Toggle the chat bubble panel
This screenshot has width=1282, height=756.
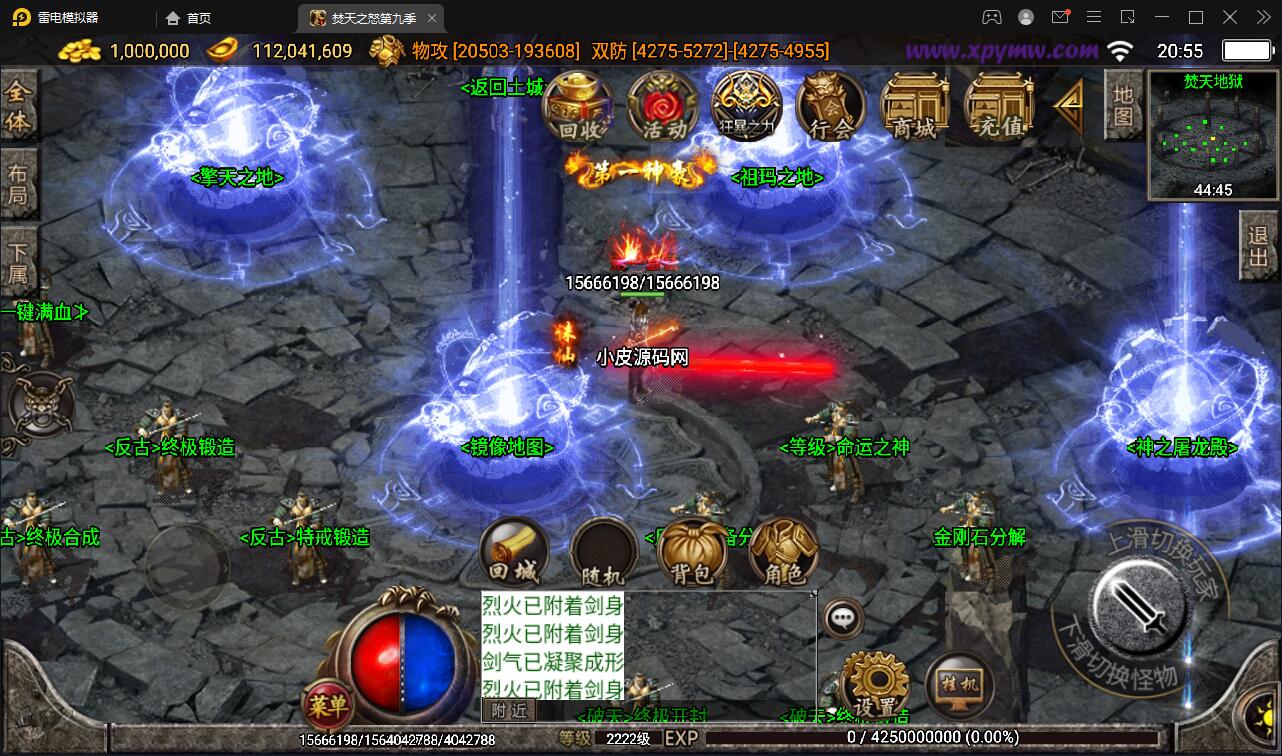pyautogui.click(x=841, y=618)
